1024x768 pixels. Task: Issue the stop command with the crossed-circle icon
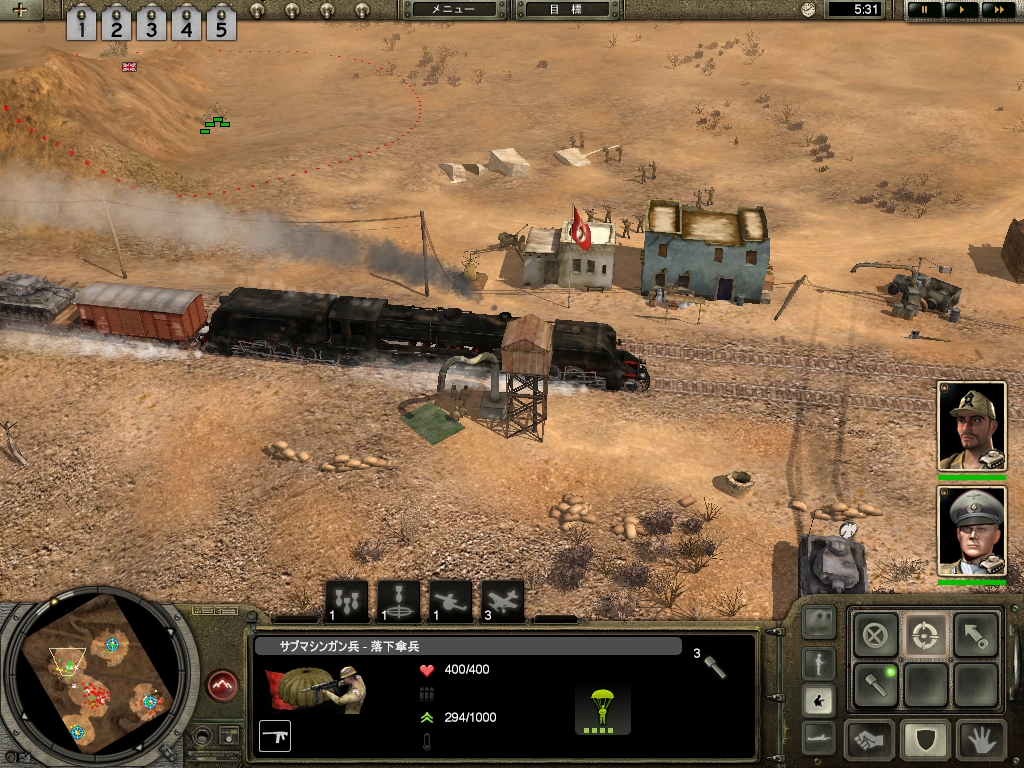(x=874, y=633)
